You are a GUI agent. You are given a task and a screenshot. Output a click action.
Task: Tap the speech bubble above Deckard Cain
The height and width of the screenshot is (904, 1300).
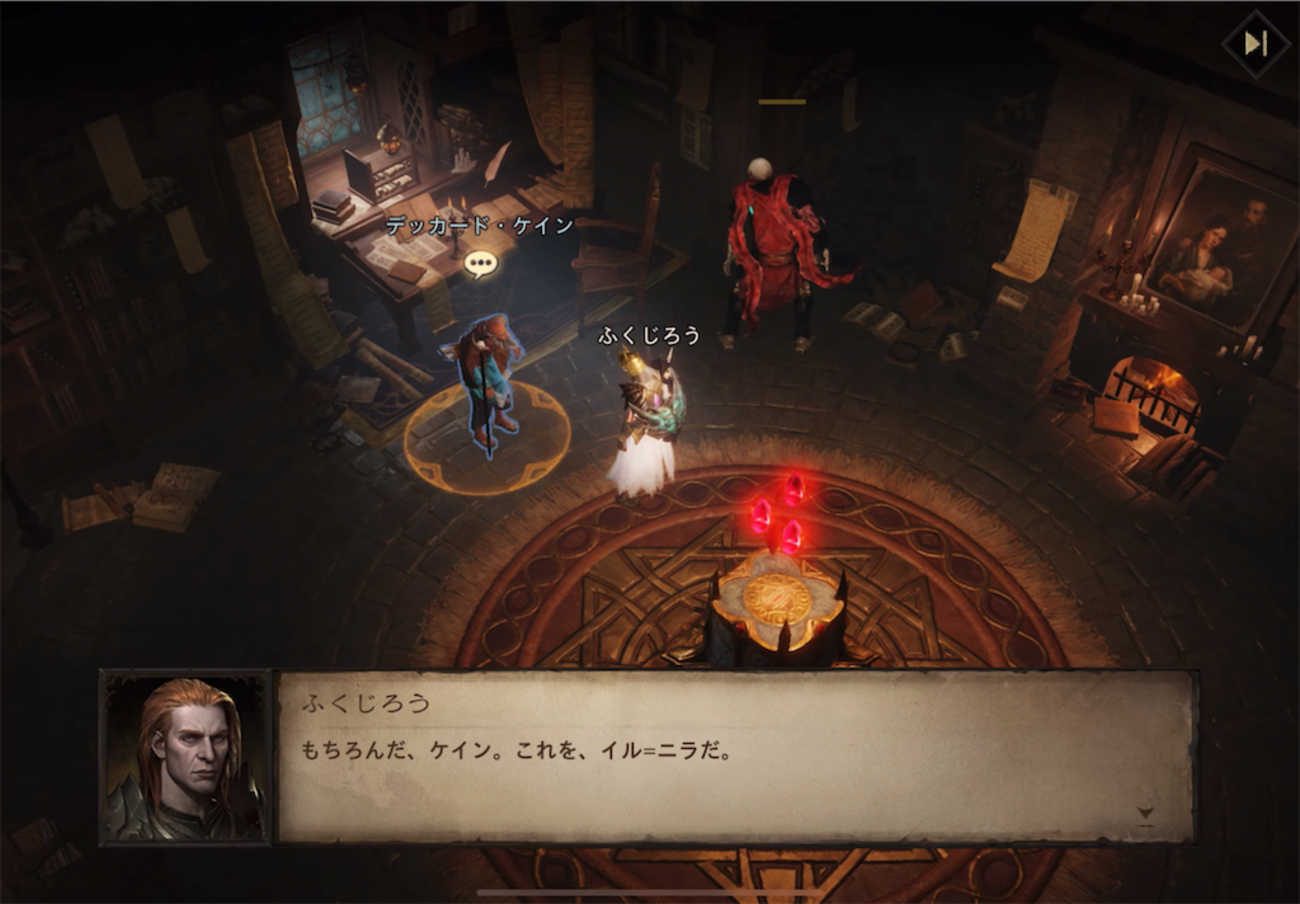(481, 263)
